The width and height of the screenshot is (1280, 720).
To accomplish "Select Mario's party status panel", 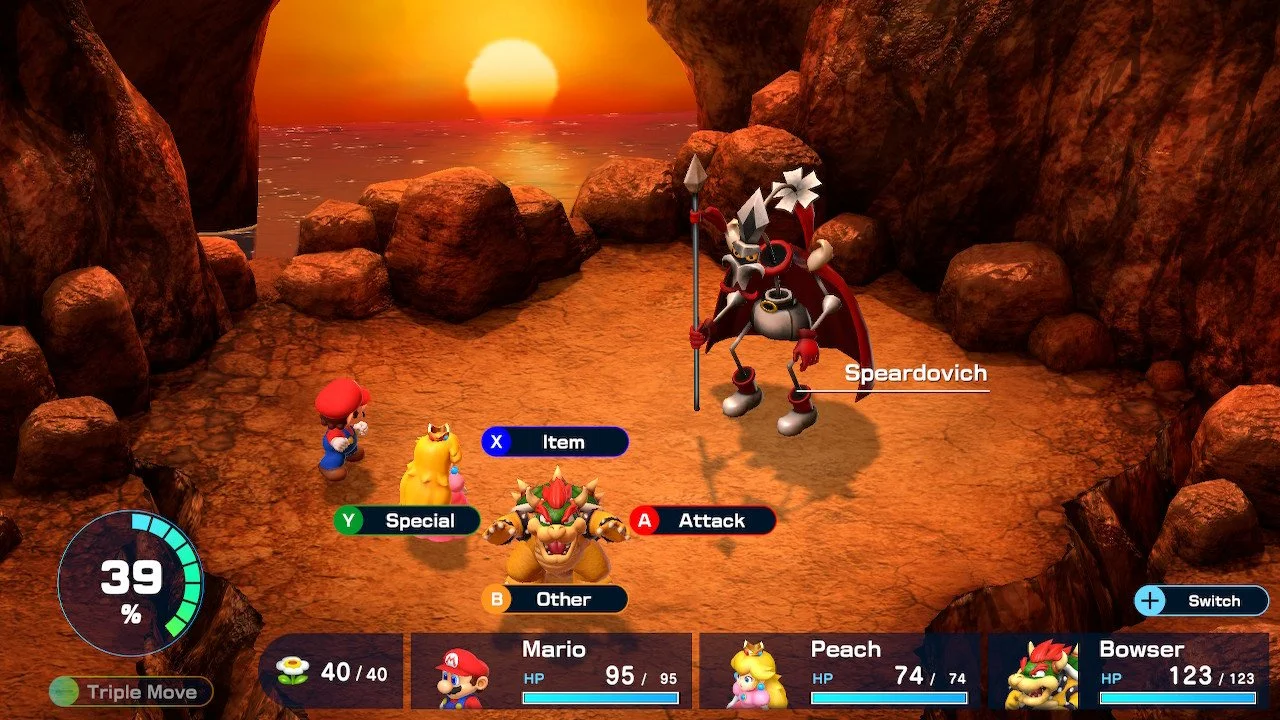I will point(551,671).
